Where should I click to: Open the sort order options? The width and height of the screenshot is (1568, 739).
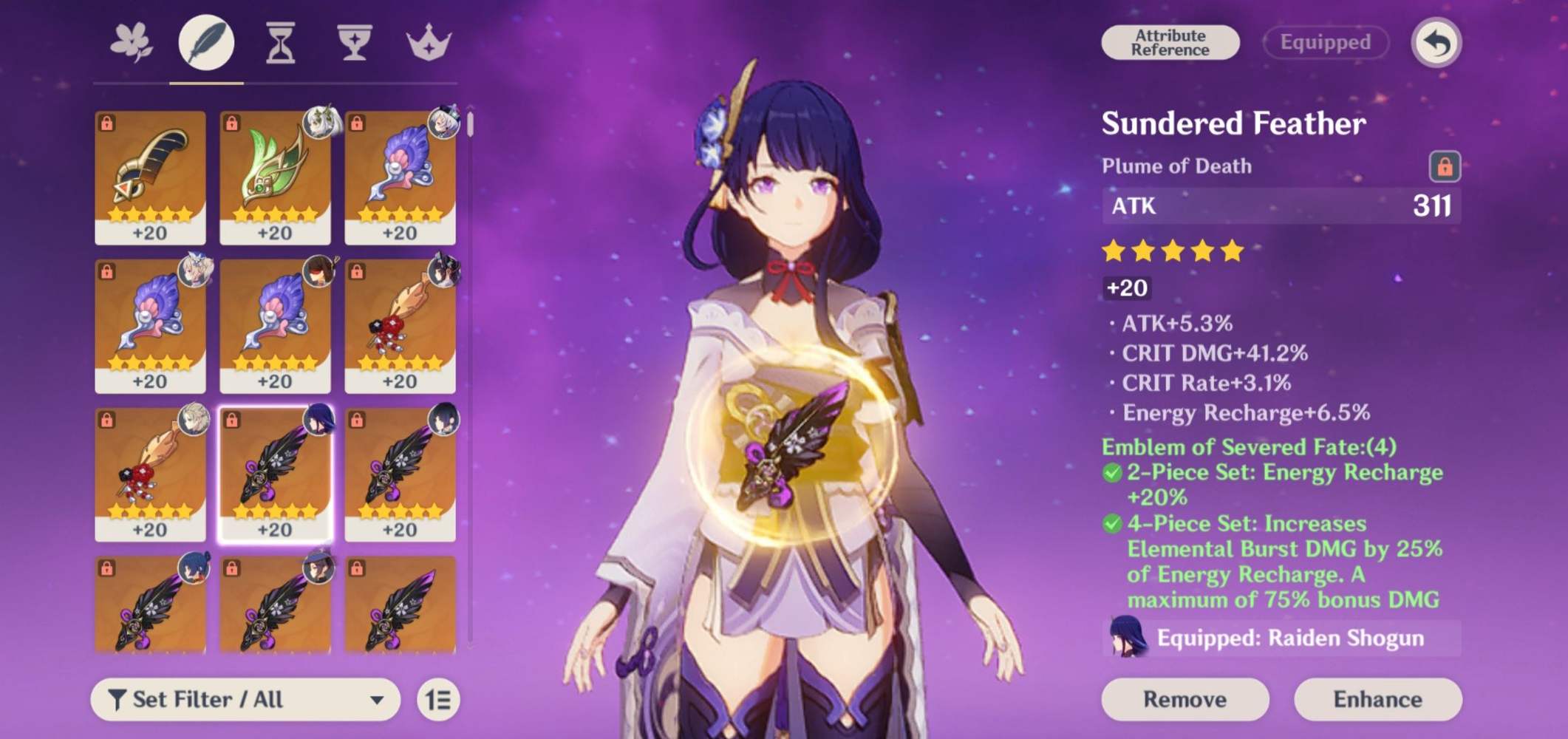pos(438,699)
